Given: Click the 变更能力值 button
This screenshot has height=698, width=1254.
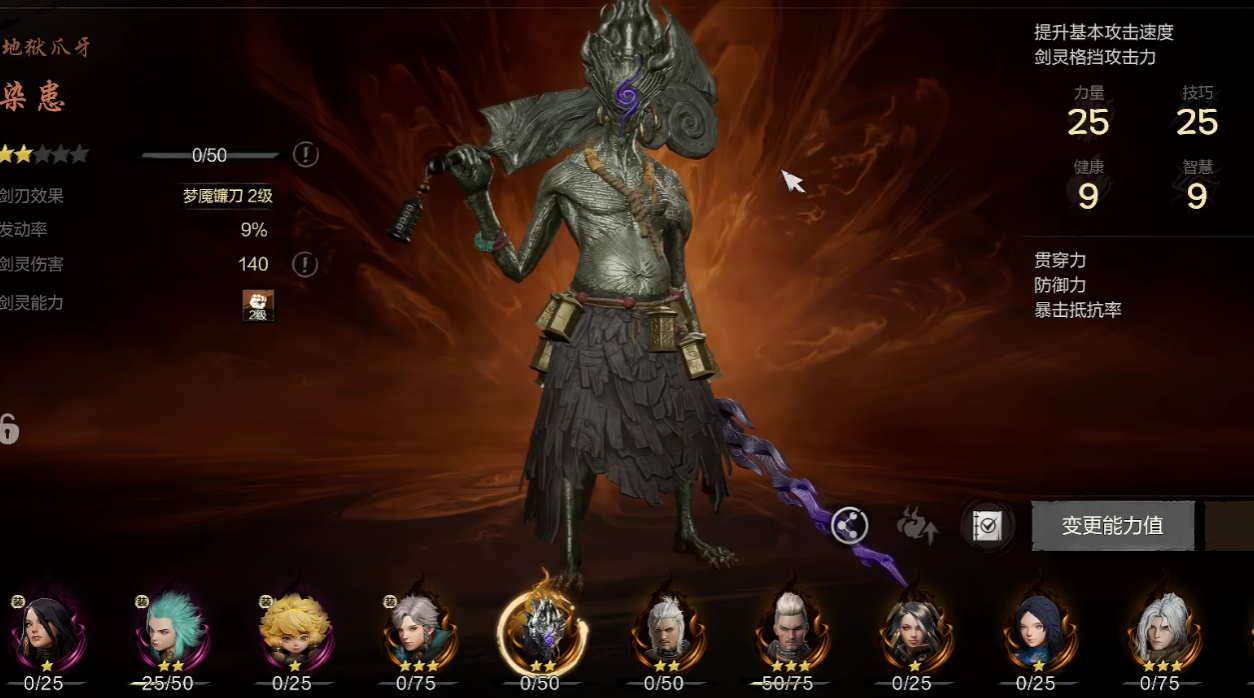Looking at the screenshot, I should (1112, 526).
